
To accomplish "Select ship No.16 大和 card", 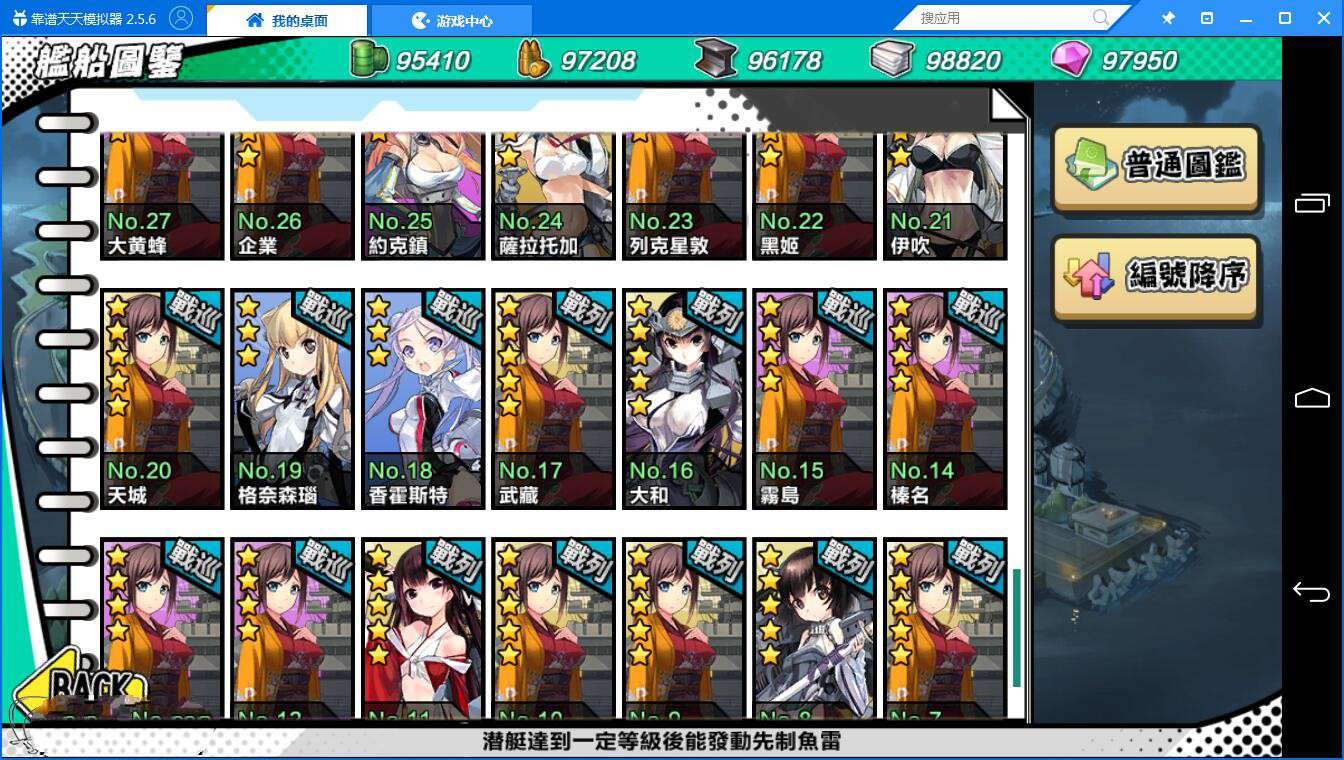I will pos(683,395).
